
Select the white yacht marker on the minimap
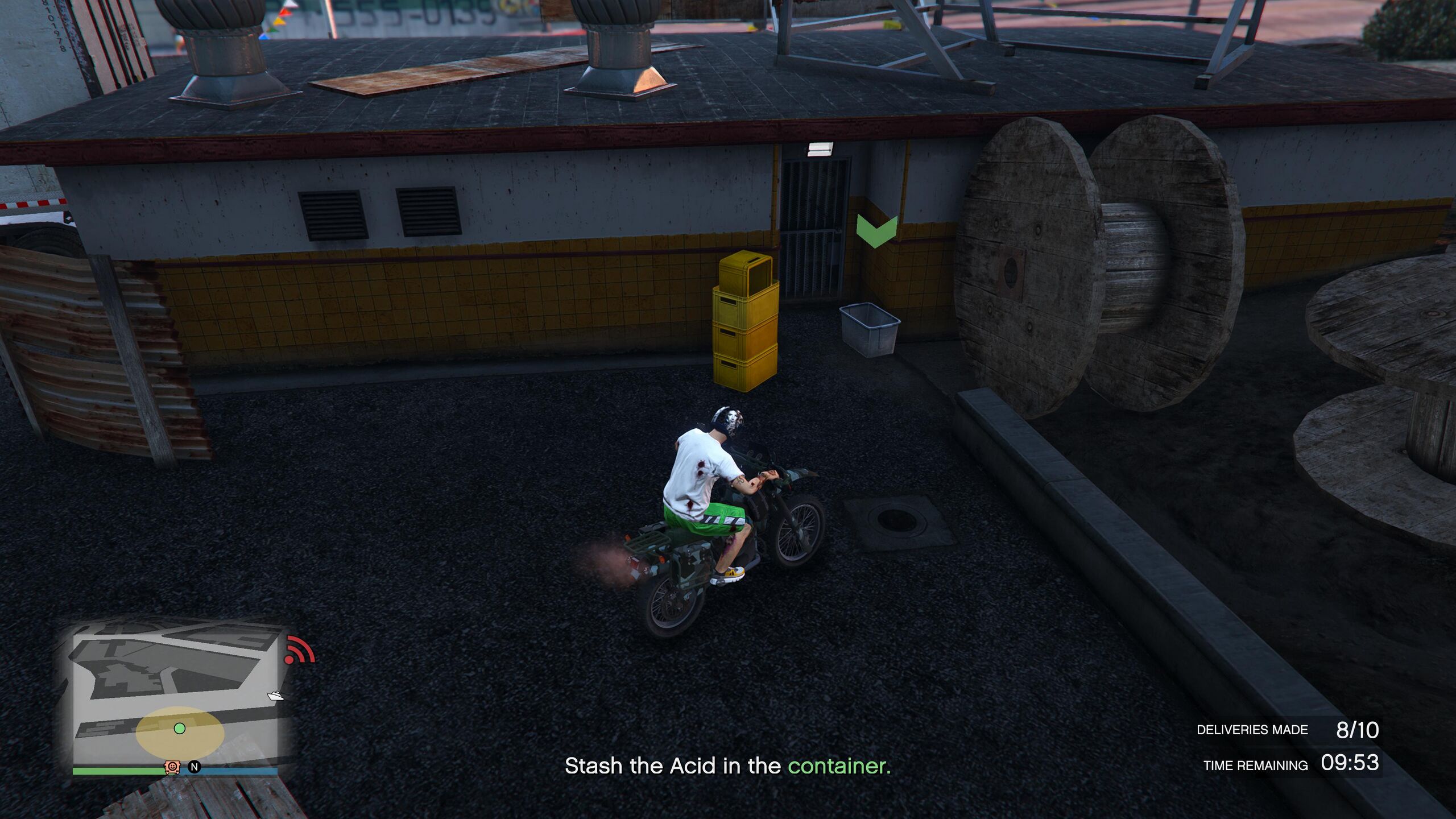[276, 696]
